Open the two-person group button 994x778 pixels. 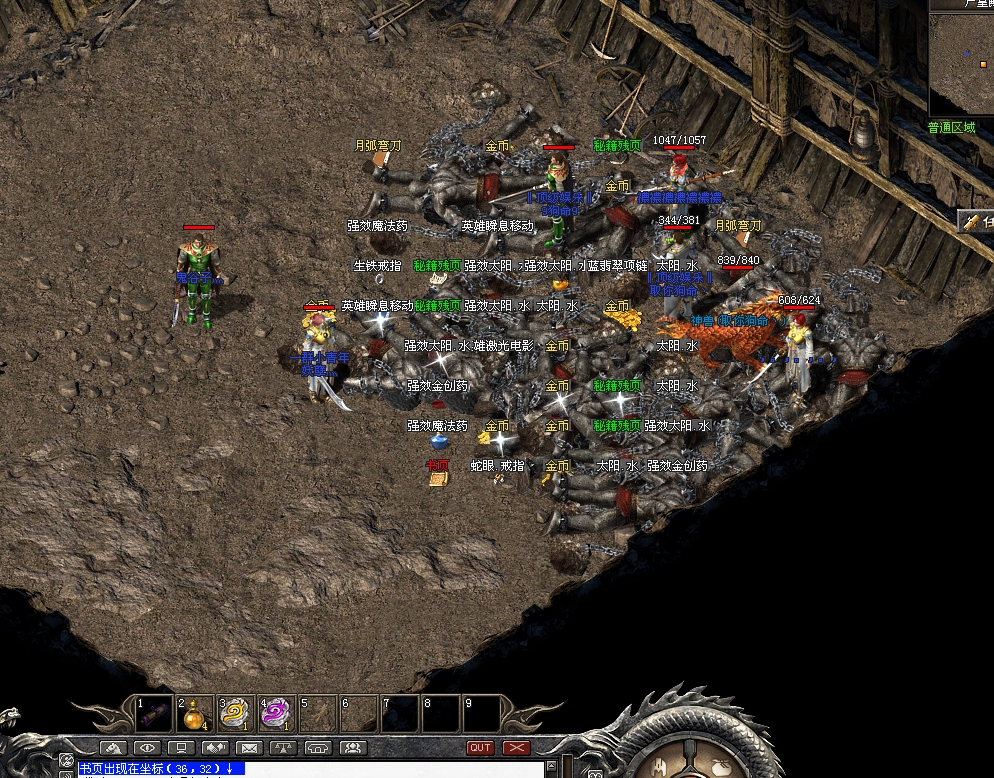[x=352, y=747]
